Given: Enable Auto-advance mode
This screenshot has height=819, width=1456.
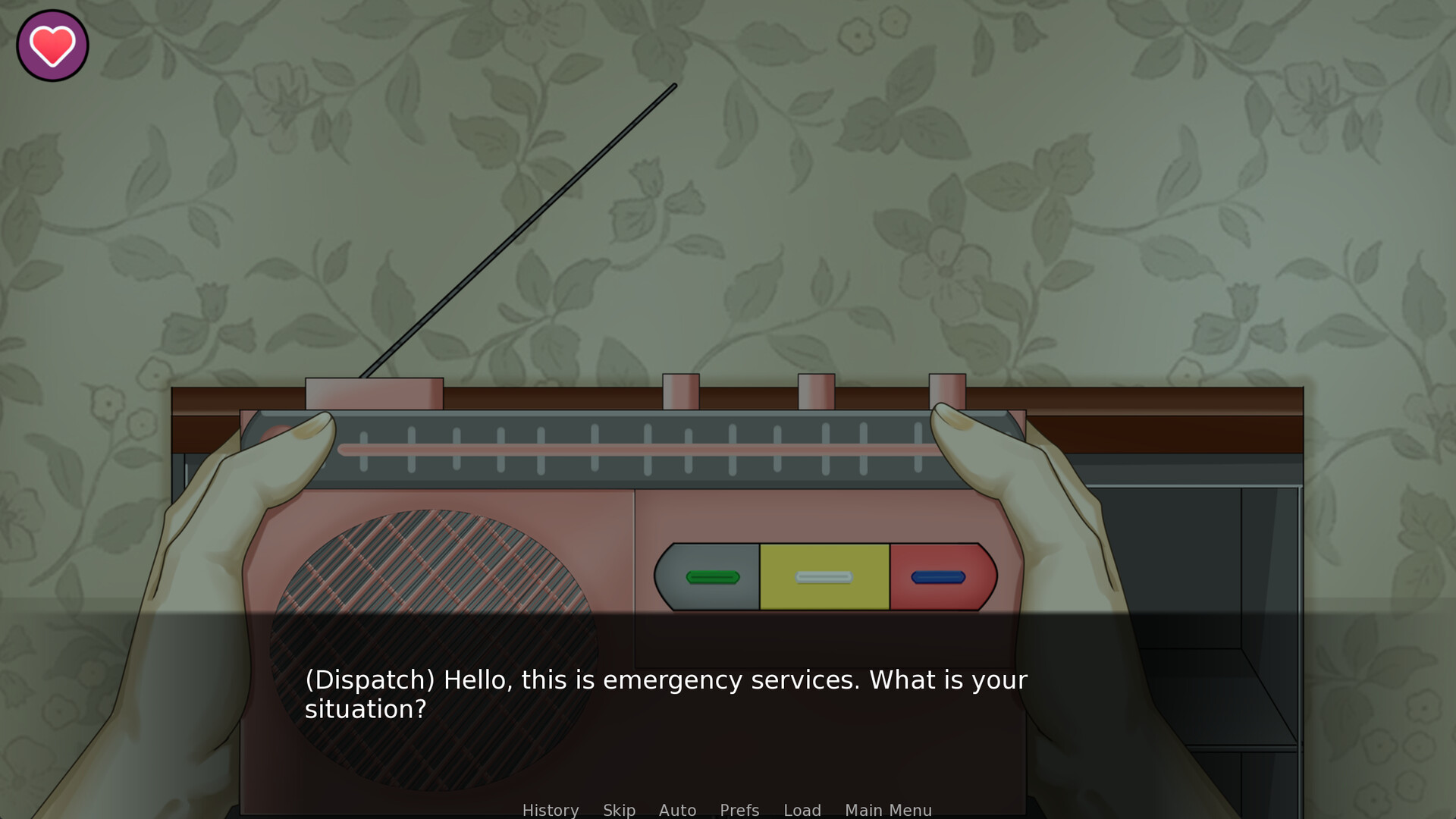Looking at the screenshot, I should 677,810.
